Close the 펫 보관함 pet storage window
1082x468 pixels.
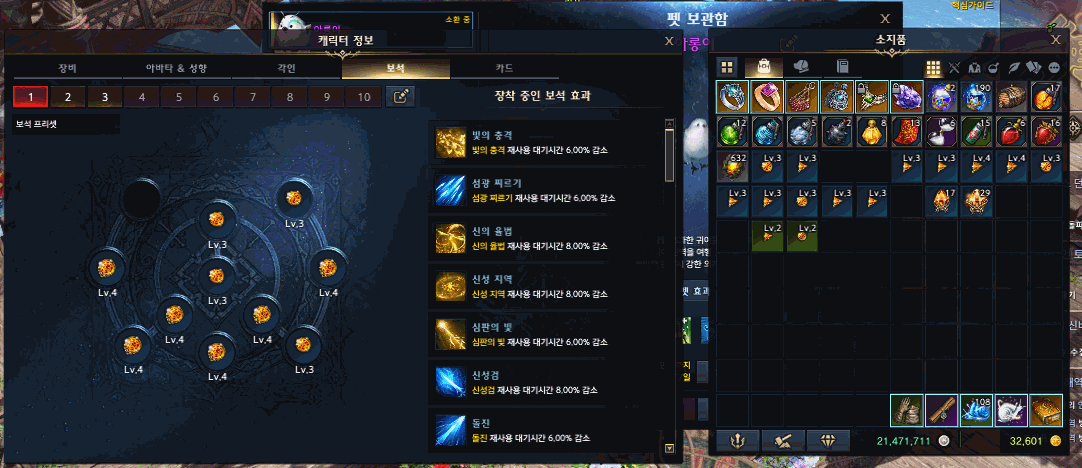(884, 18)
